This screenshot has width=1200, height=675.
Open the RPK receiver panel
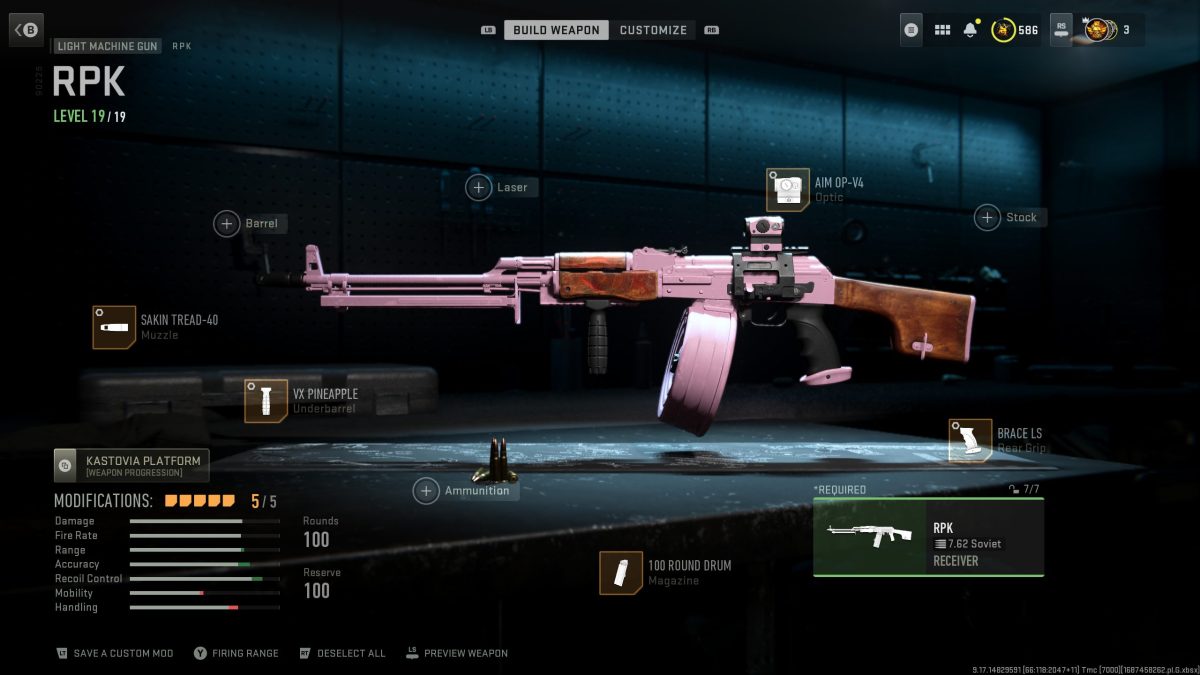pos(928,537)
